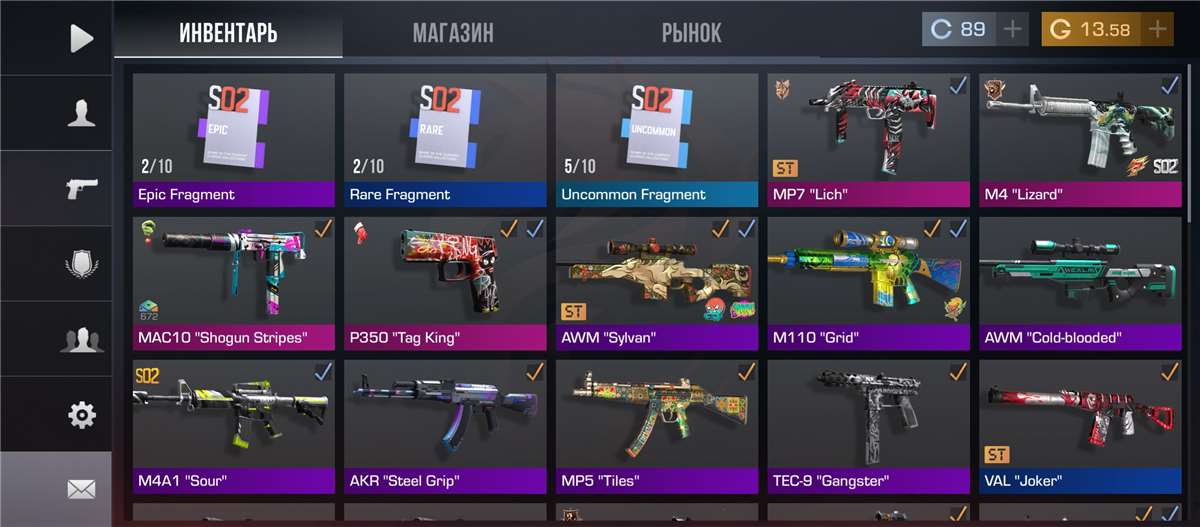Open the friends group sidebar icon
1200x527 pixels.
pyautogui.click(x=81, y=339)
